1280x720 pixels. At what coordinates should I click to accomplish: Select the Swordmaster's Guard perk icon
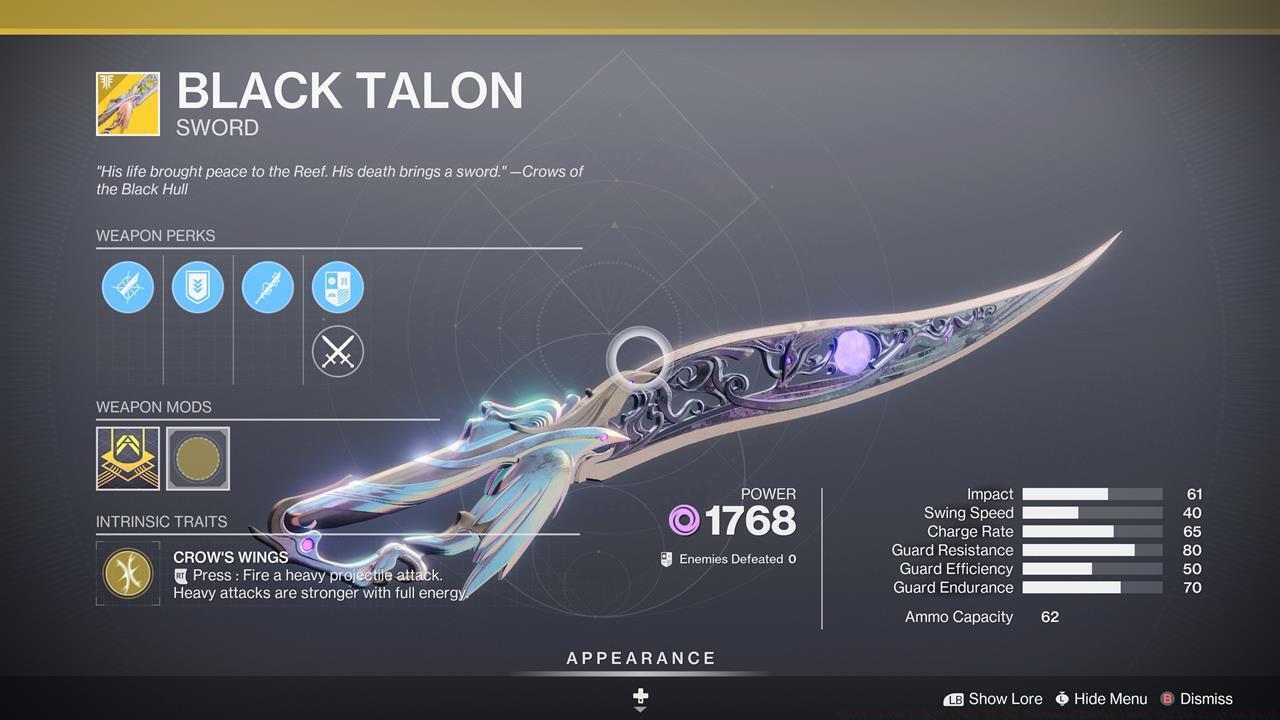(198, 287)
